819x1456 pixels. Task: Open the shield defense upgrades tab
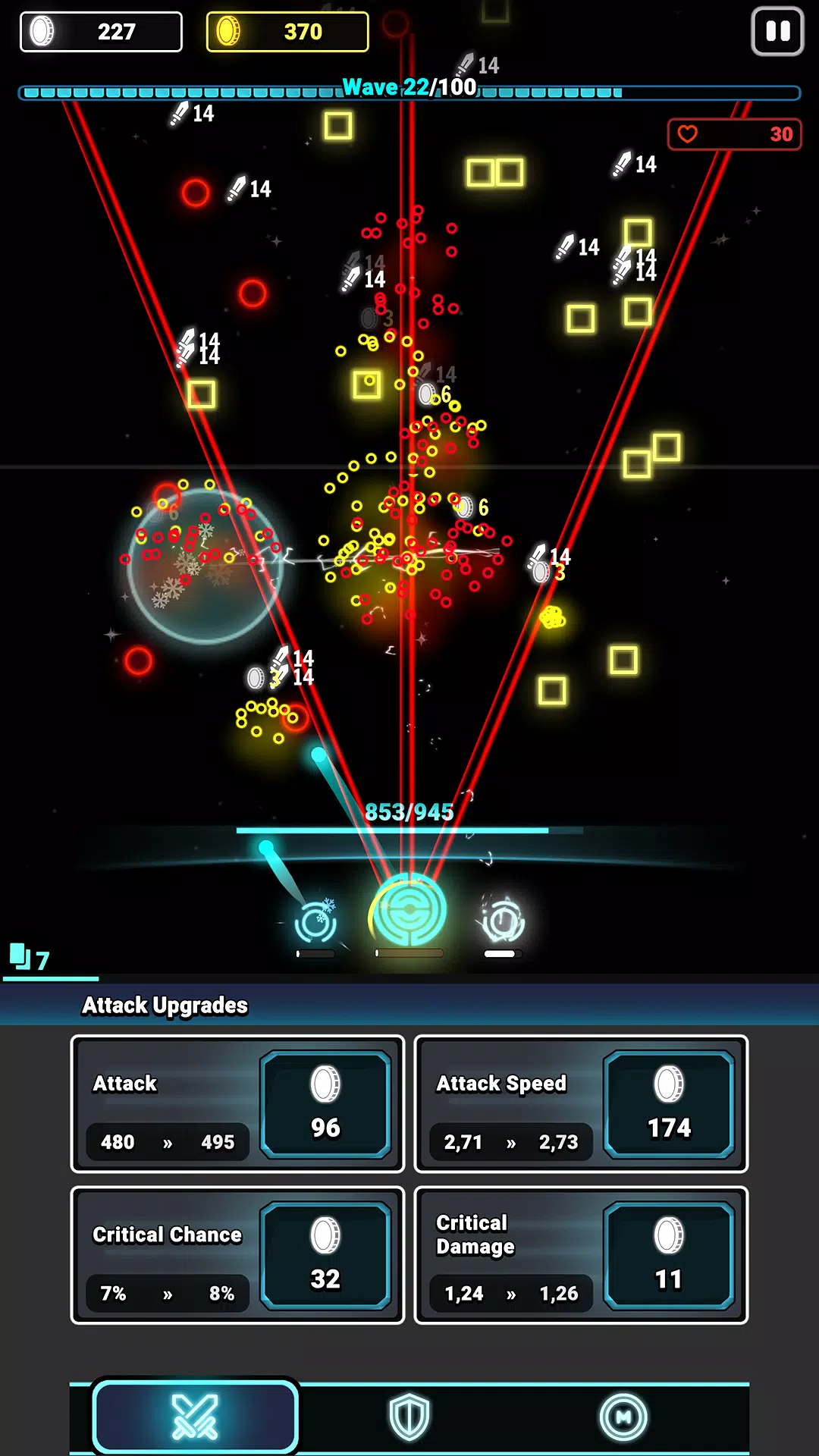409,1416
